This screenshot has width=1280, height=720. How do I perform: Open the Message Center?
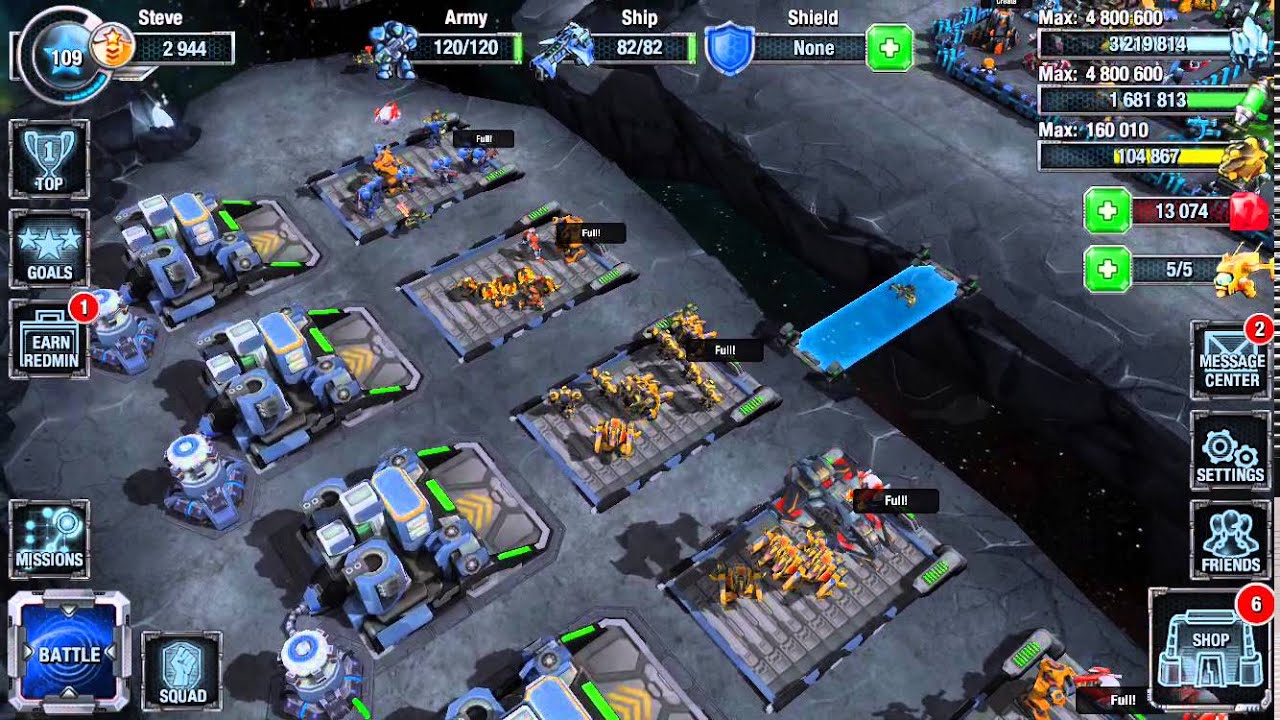coord(1231,360)
